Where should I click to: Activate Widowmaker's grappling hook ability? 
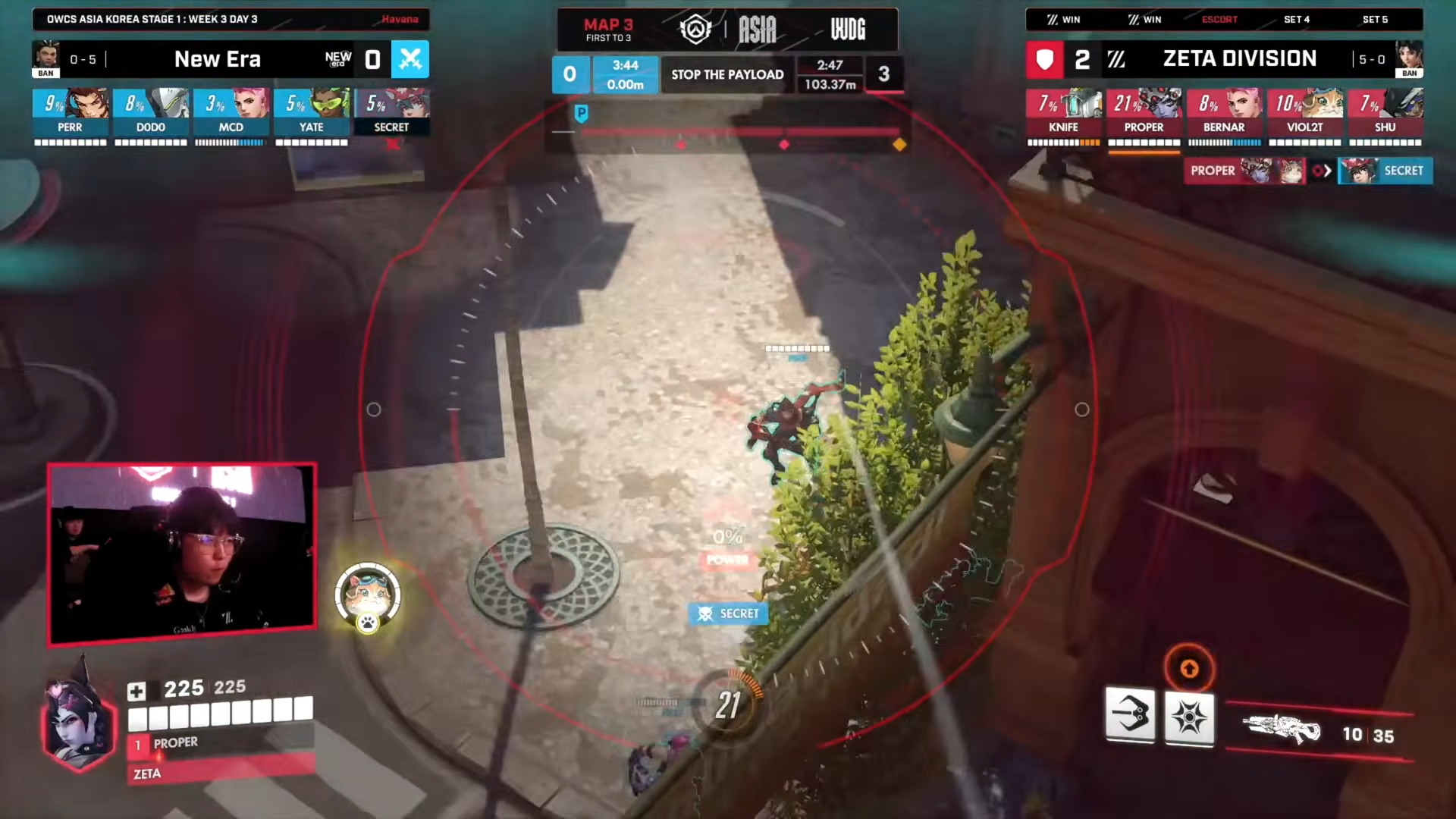coord(1130,715)
